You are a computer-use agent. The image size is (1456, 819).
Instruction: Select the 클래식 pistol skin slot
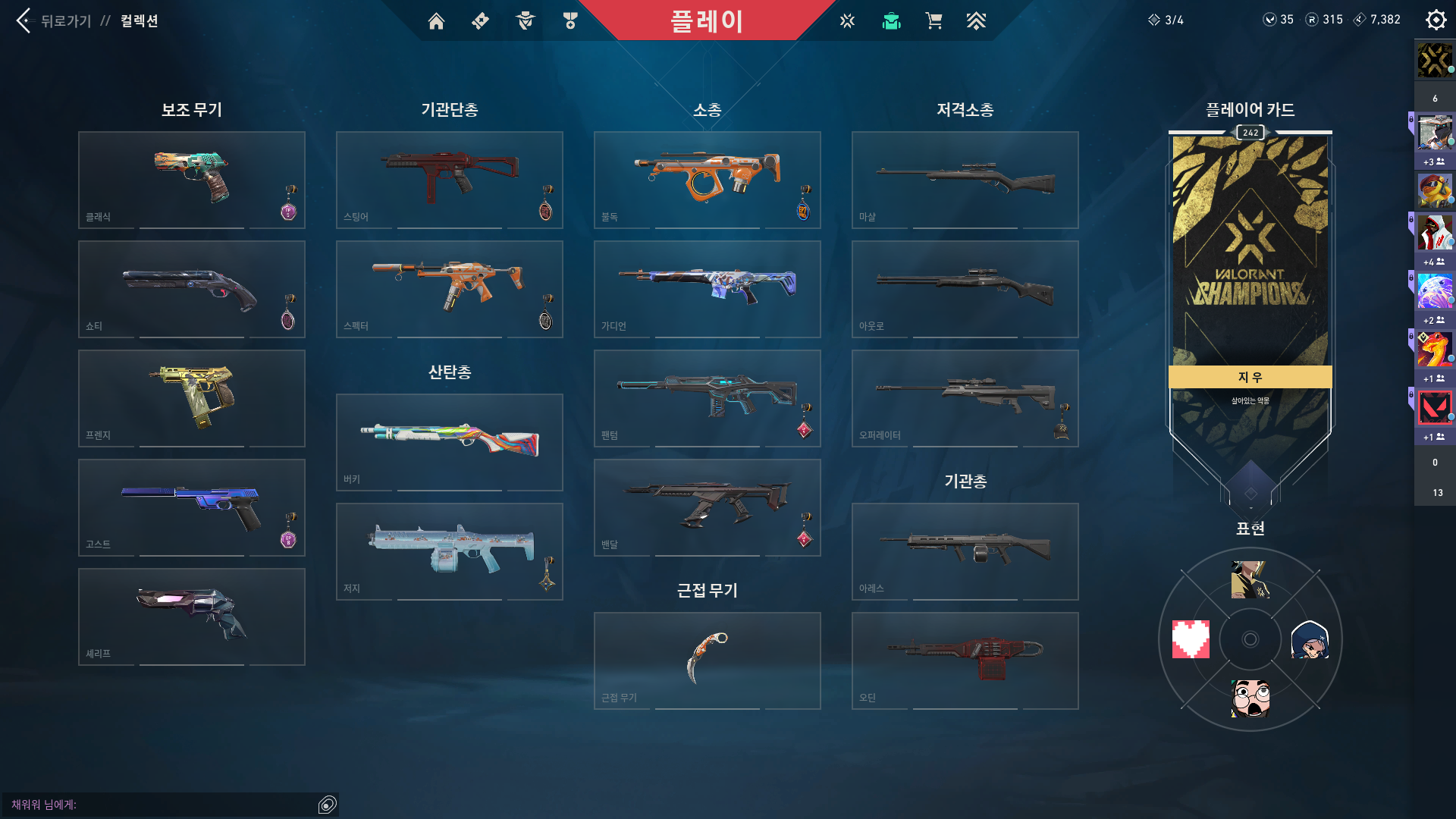click(191, 180)
